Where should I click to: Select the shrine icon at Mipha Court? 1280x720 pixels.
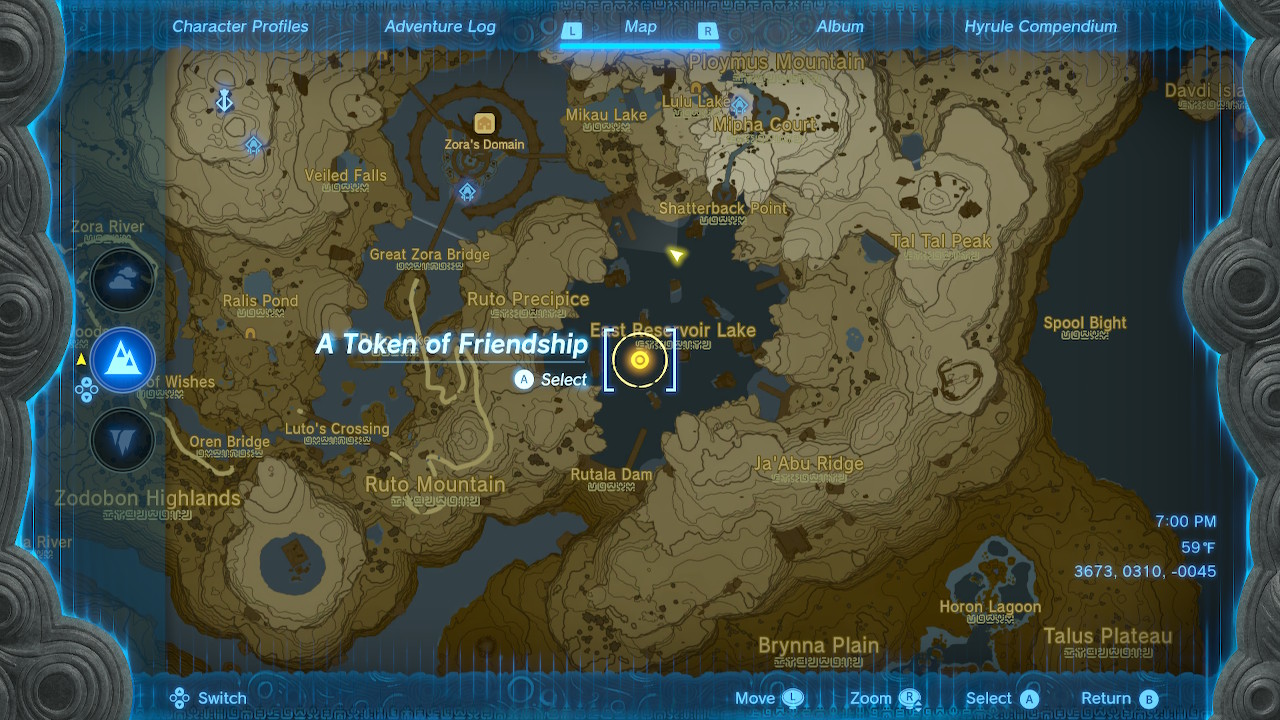740,104
